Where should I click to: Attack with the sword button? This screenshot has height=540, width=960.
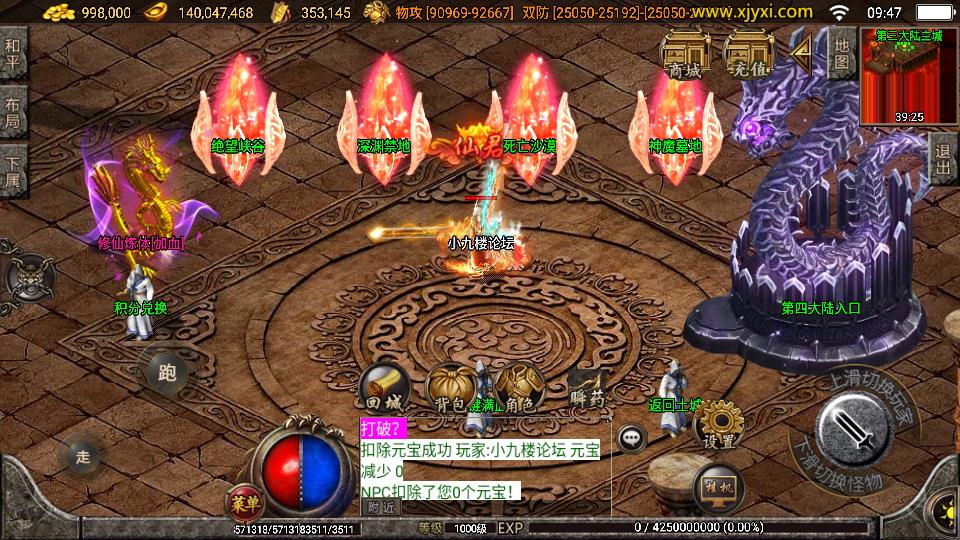click(852, 427)
